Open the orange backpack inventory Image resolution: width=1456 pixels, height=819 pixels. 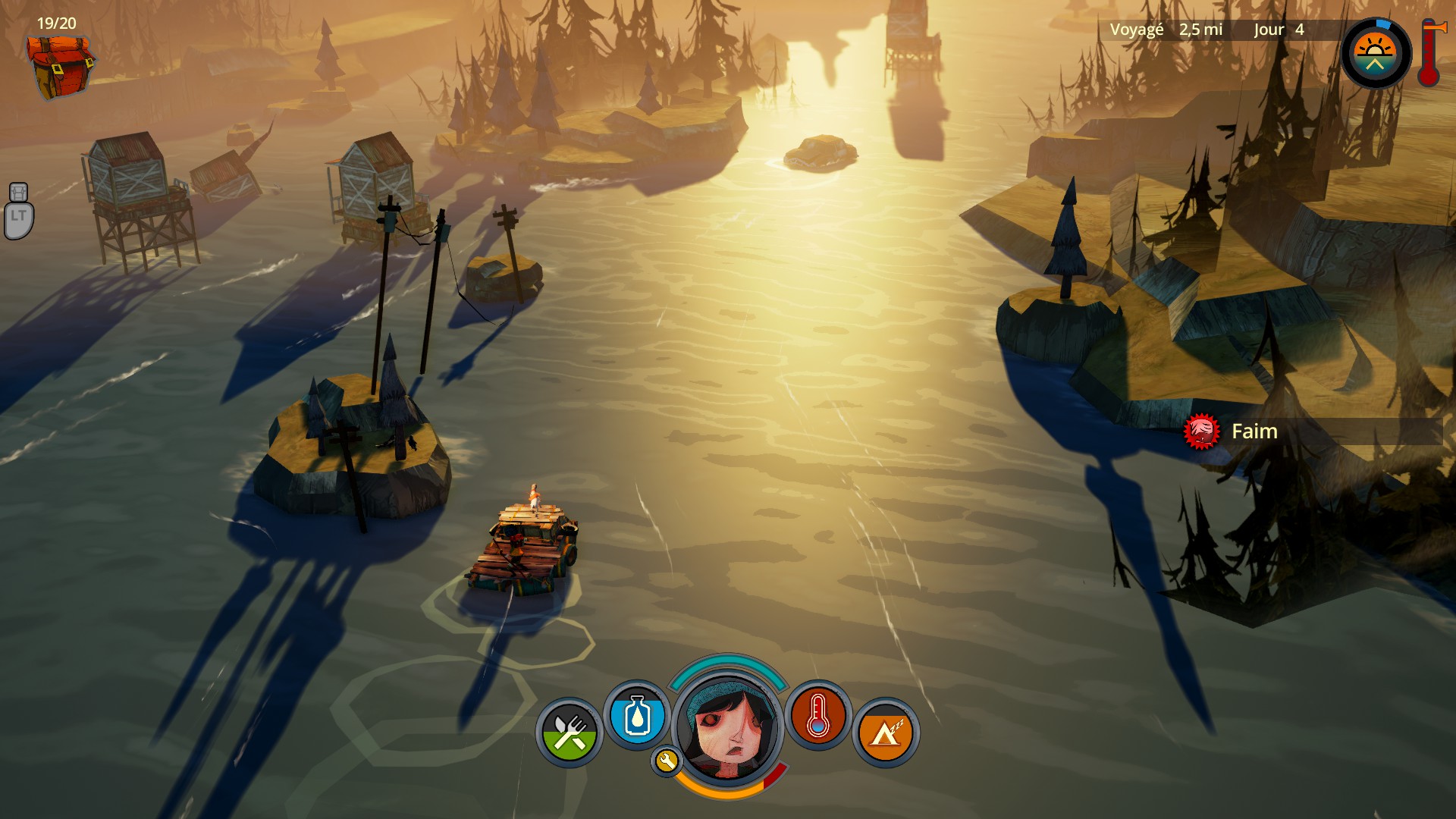(59, 66)
